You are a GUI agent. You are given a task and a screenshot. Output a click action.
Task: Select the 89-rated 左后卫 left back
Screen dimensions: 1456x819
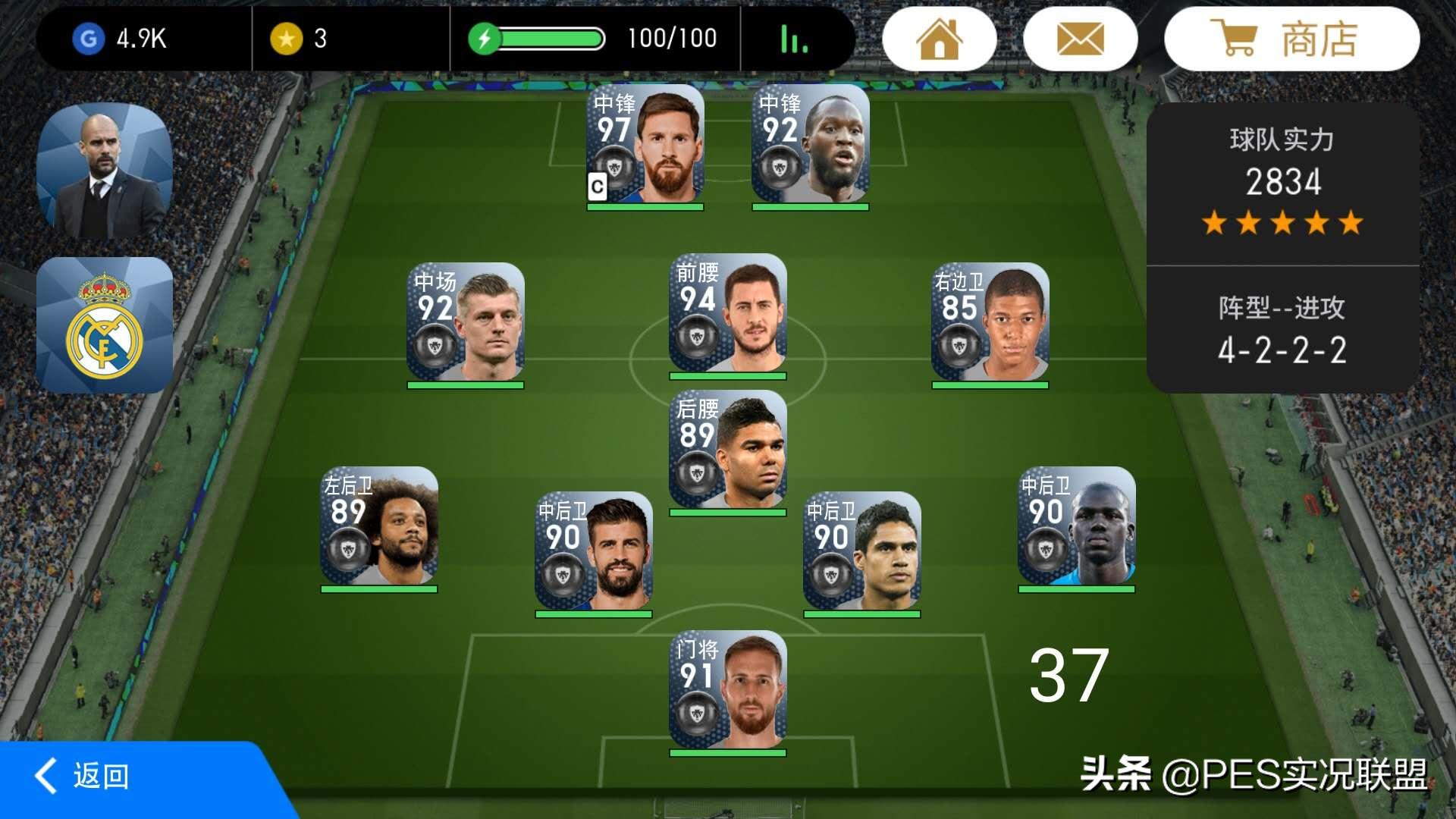pos(379,526)
